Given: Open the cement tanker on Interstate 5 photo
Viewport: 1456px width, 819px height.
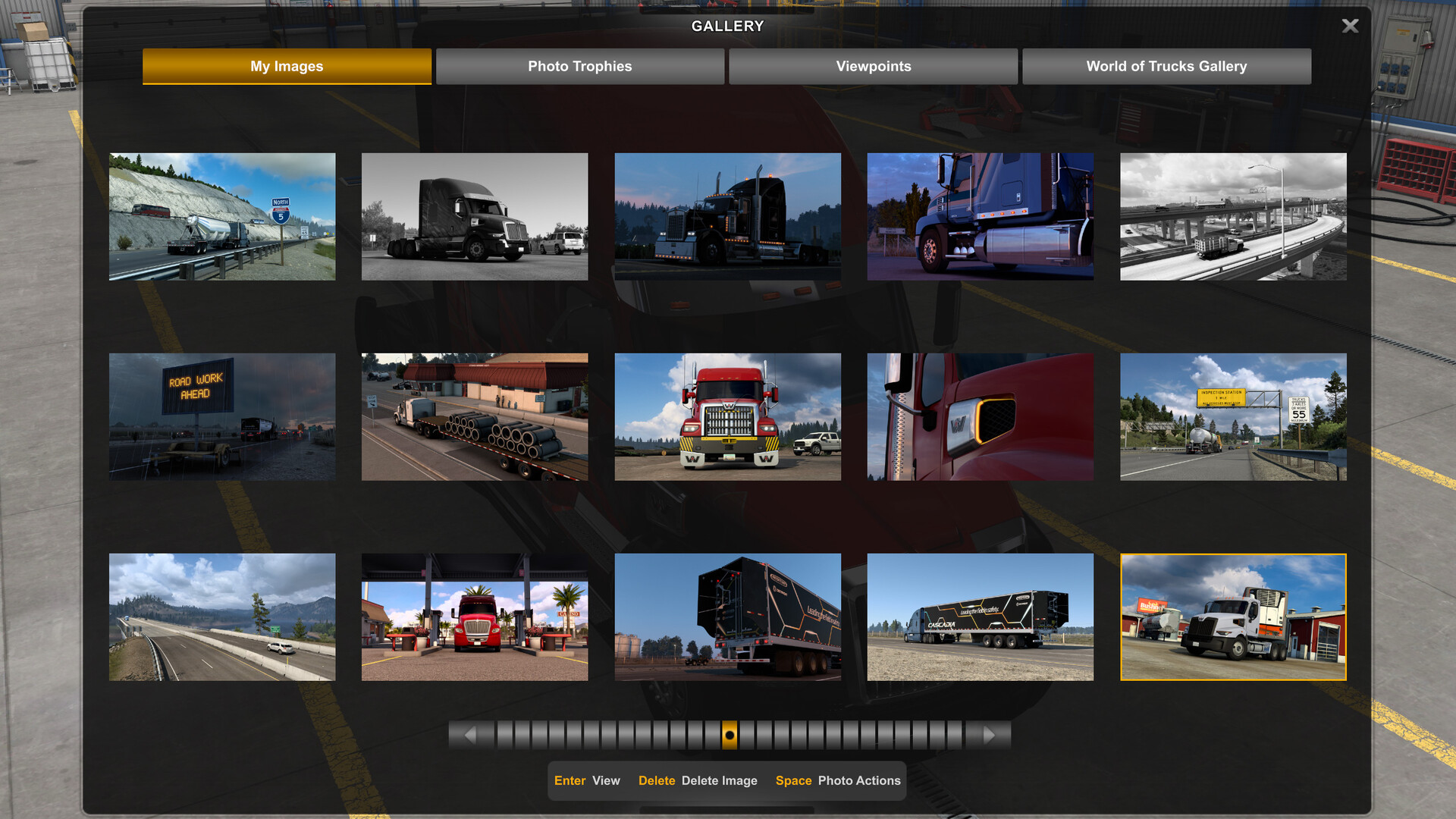Looking at the screenshot, I should 222,216.
